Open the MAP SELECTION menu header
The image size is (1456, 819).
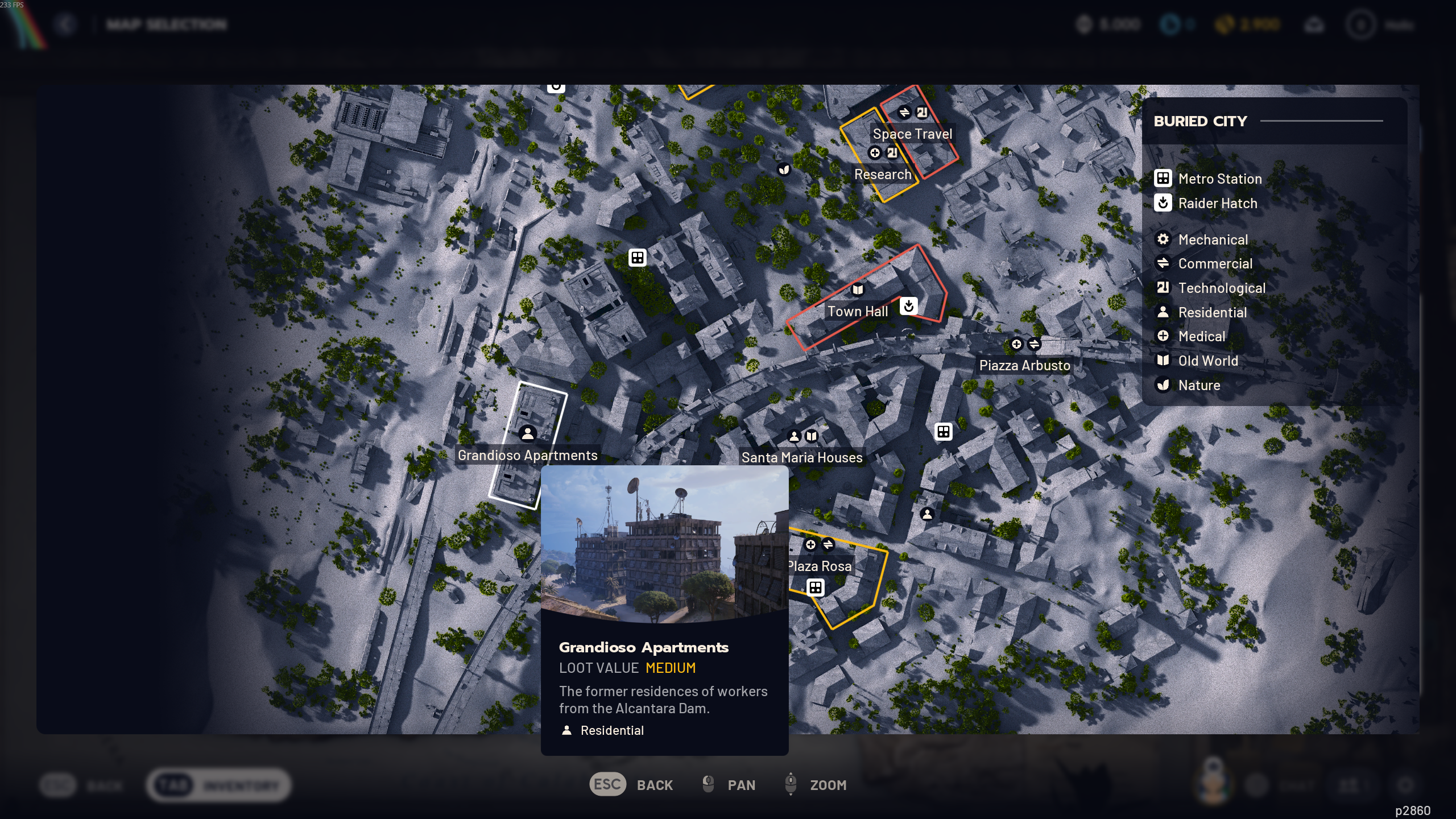click(x=166, y=24)
